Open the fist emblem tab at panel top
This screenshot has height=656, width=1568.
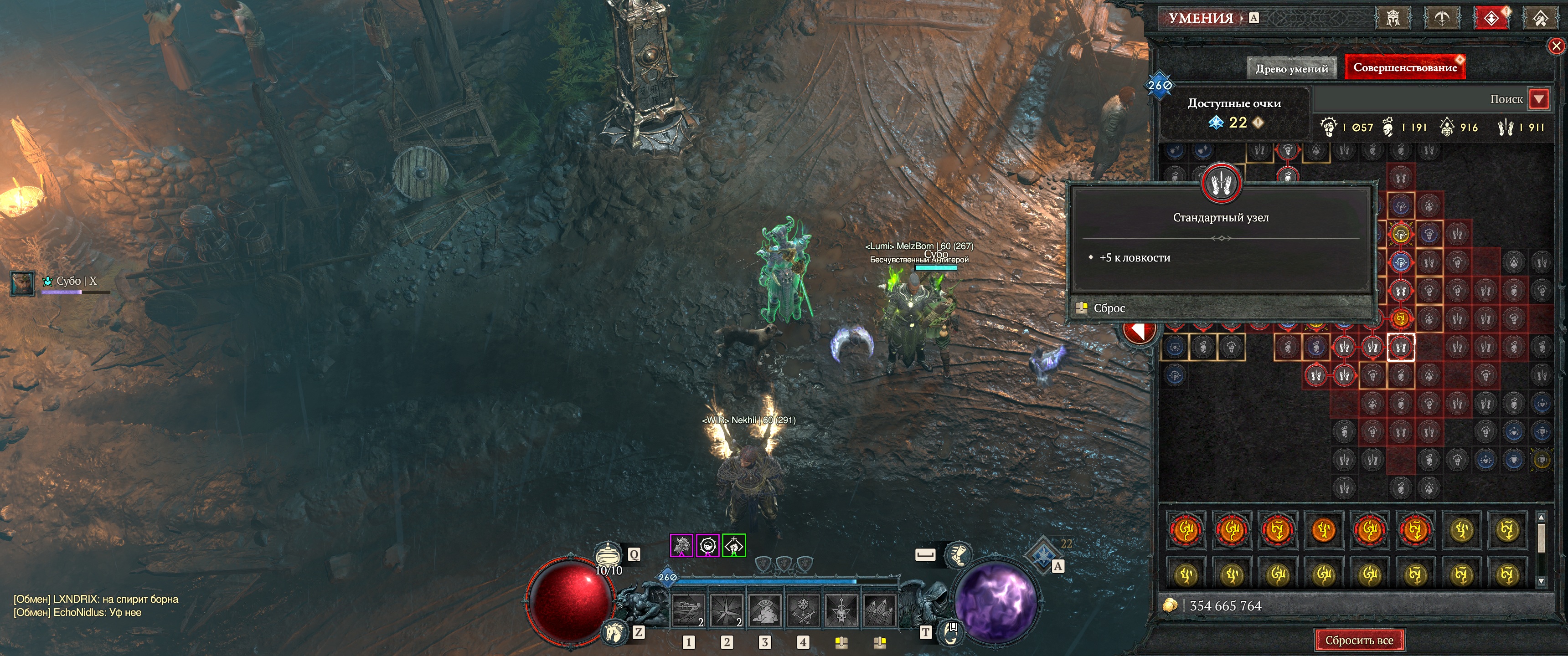[1540, 18]
